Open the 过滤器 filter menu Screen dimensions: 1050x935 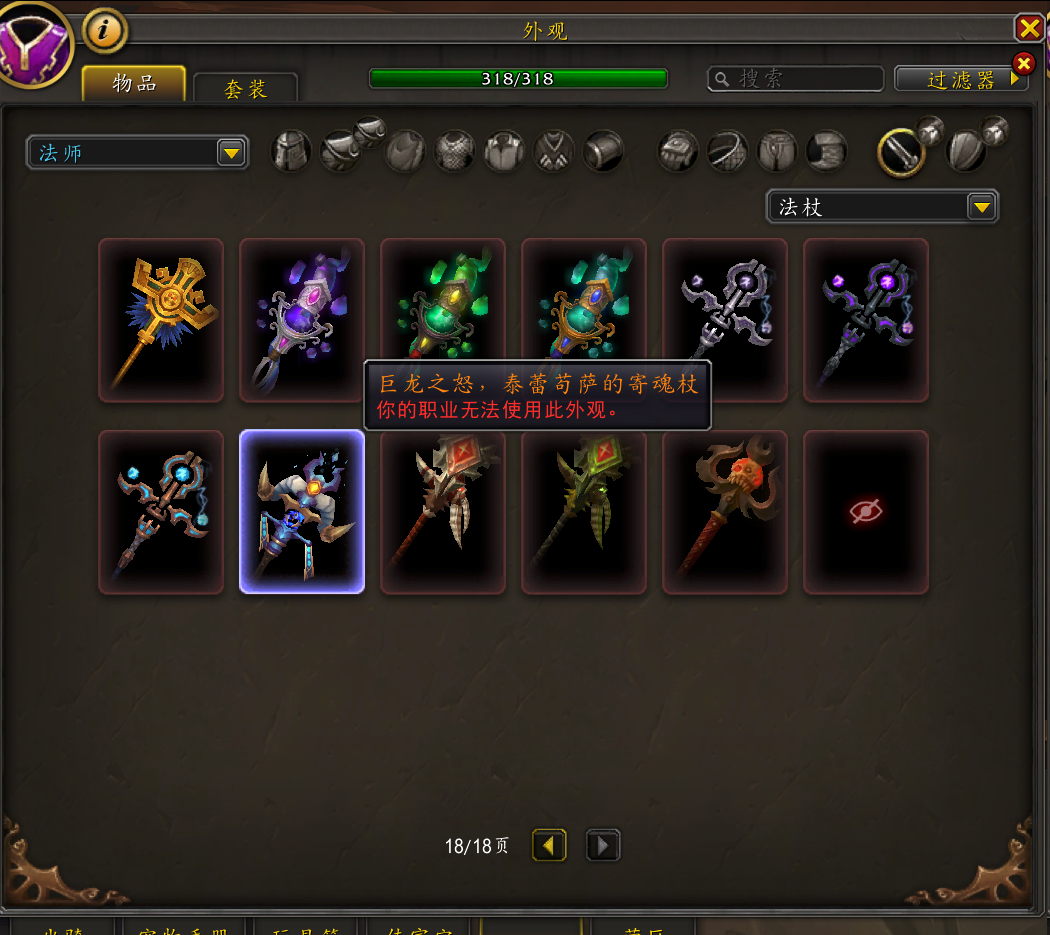[x=961, y=80]
